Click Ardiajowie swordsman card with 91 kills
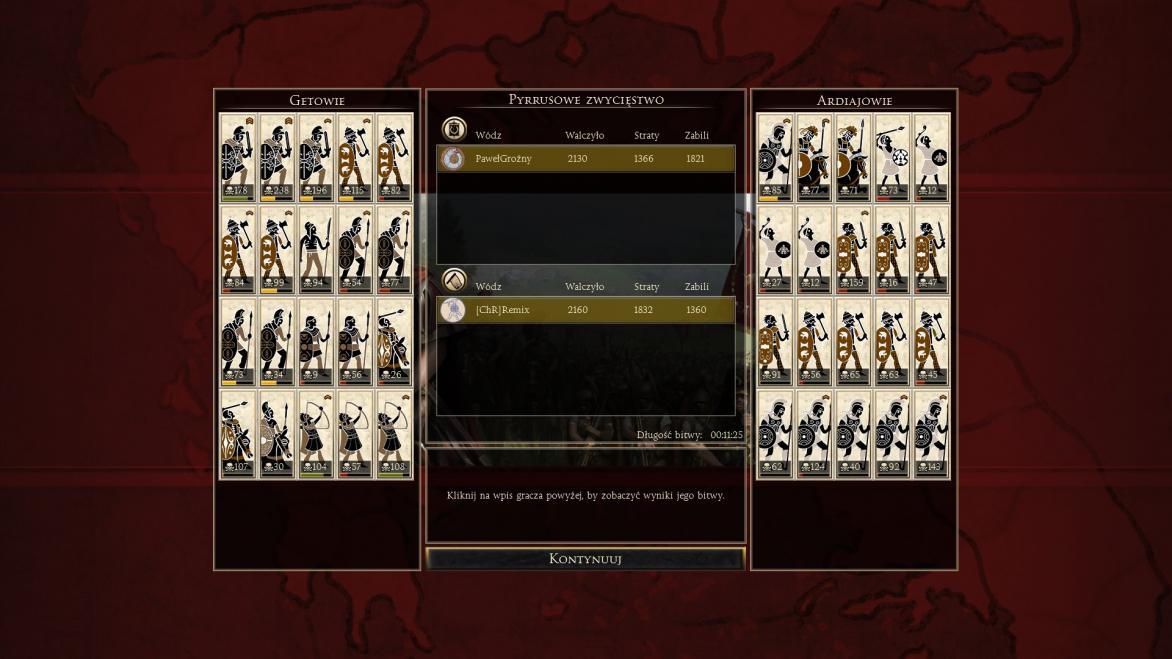The image size is (1172, 659). (x=775, y=342)
